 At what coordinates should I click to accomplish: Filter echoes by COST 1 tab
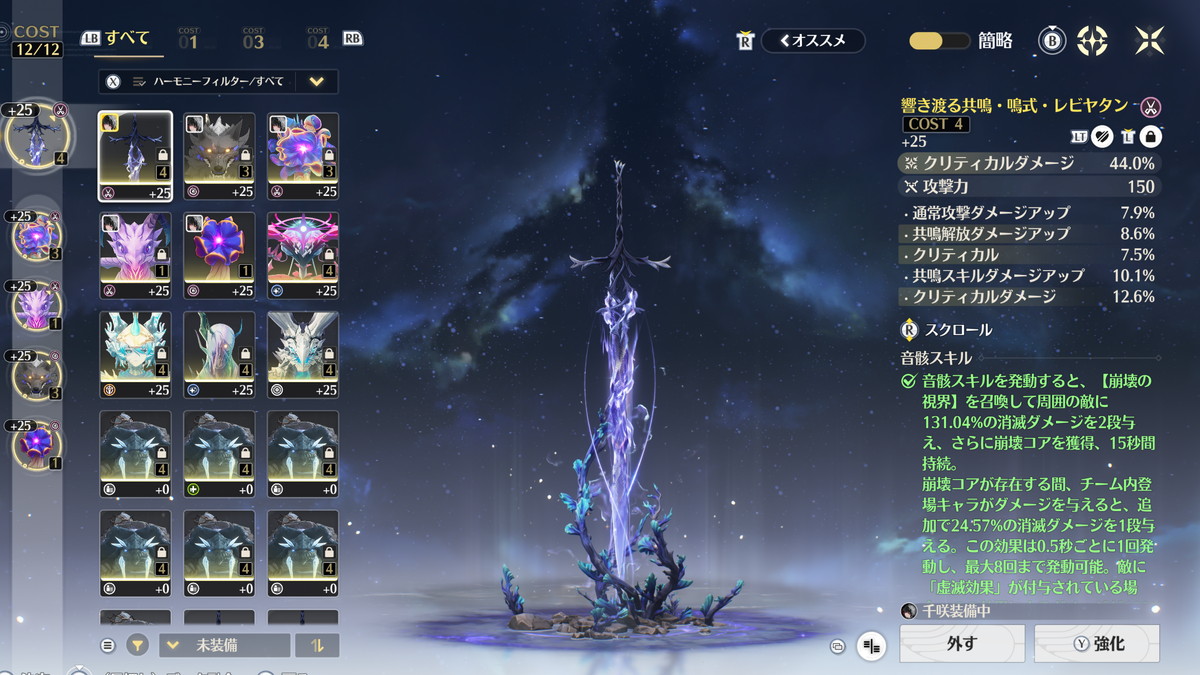point(188,40)
